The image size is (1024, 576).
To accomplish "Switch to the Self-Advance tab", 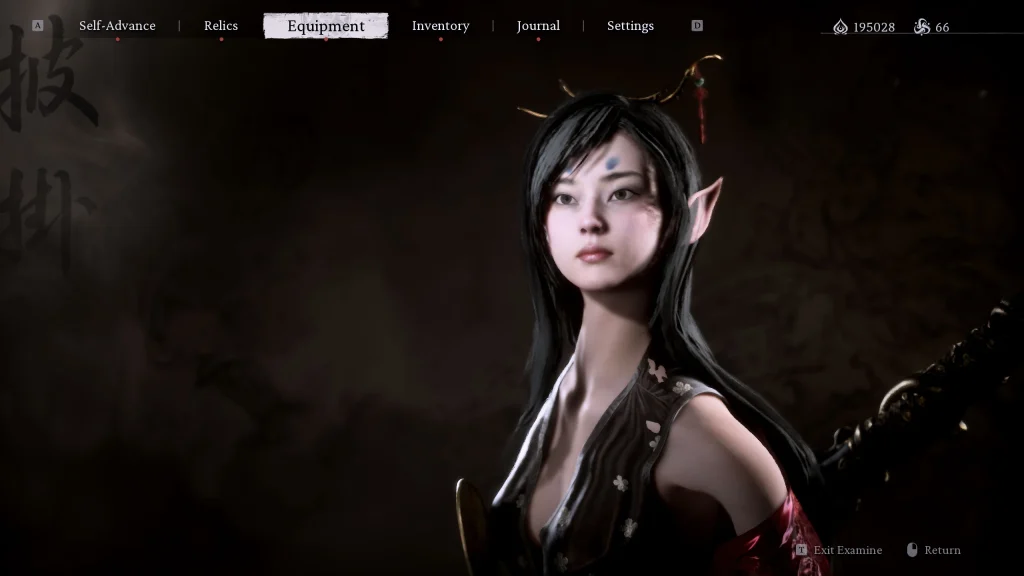I will pos(117,26).
